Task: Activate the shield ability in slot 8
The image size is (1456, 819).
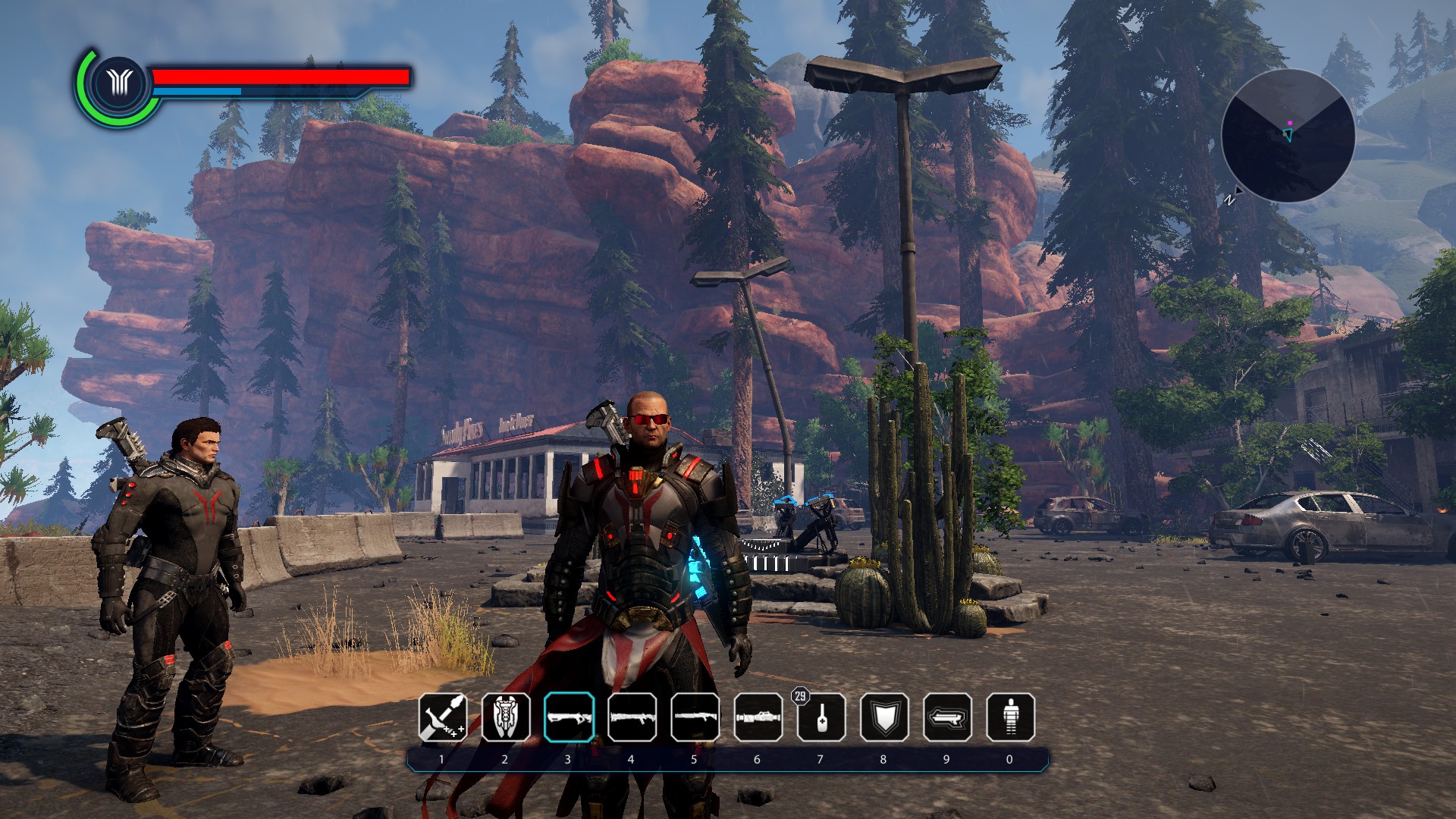Action: tap(884, 717)
